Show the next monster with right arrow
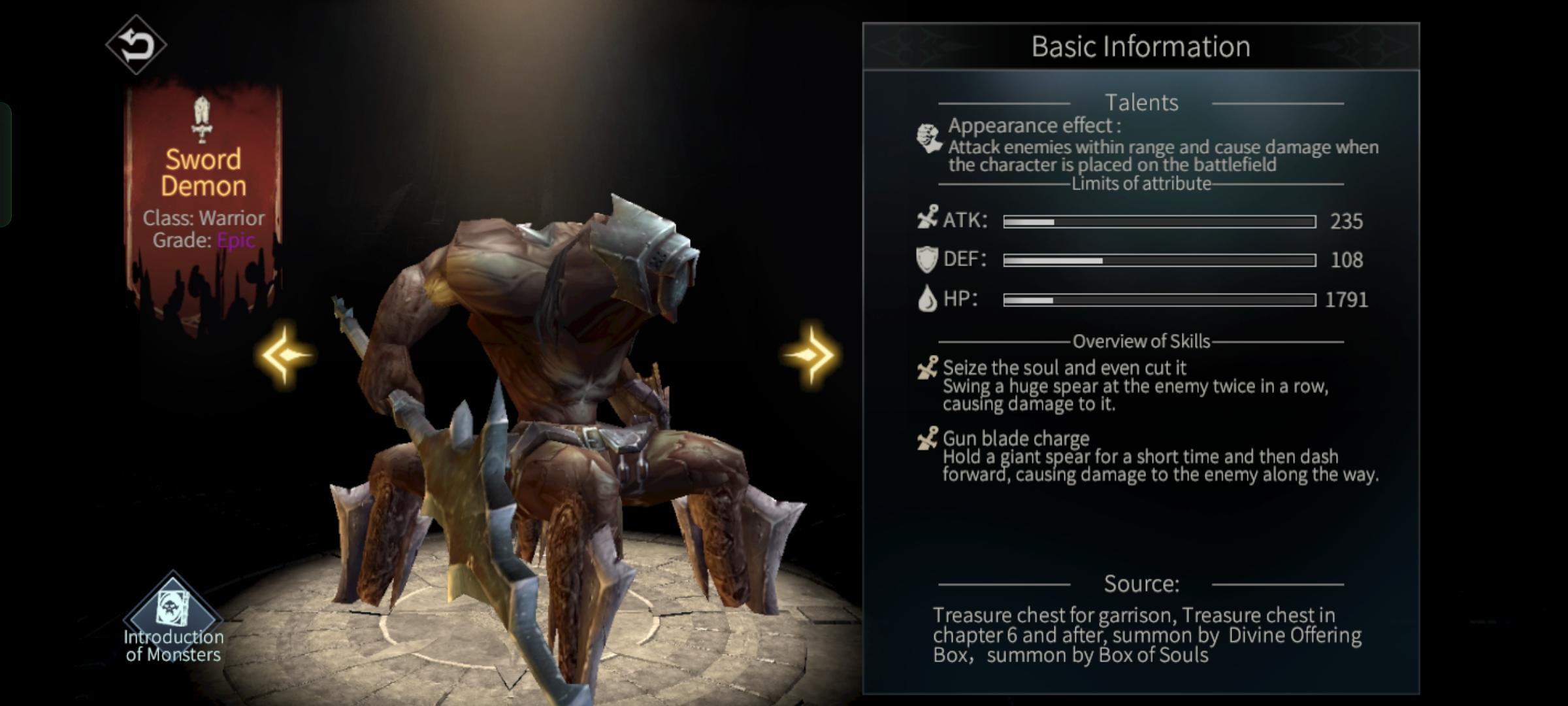 (810, 355)
